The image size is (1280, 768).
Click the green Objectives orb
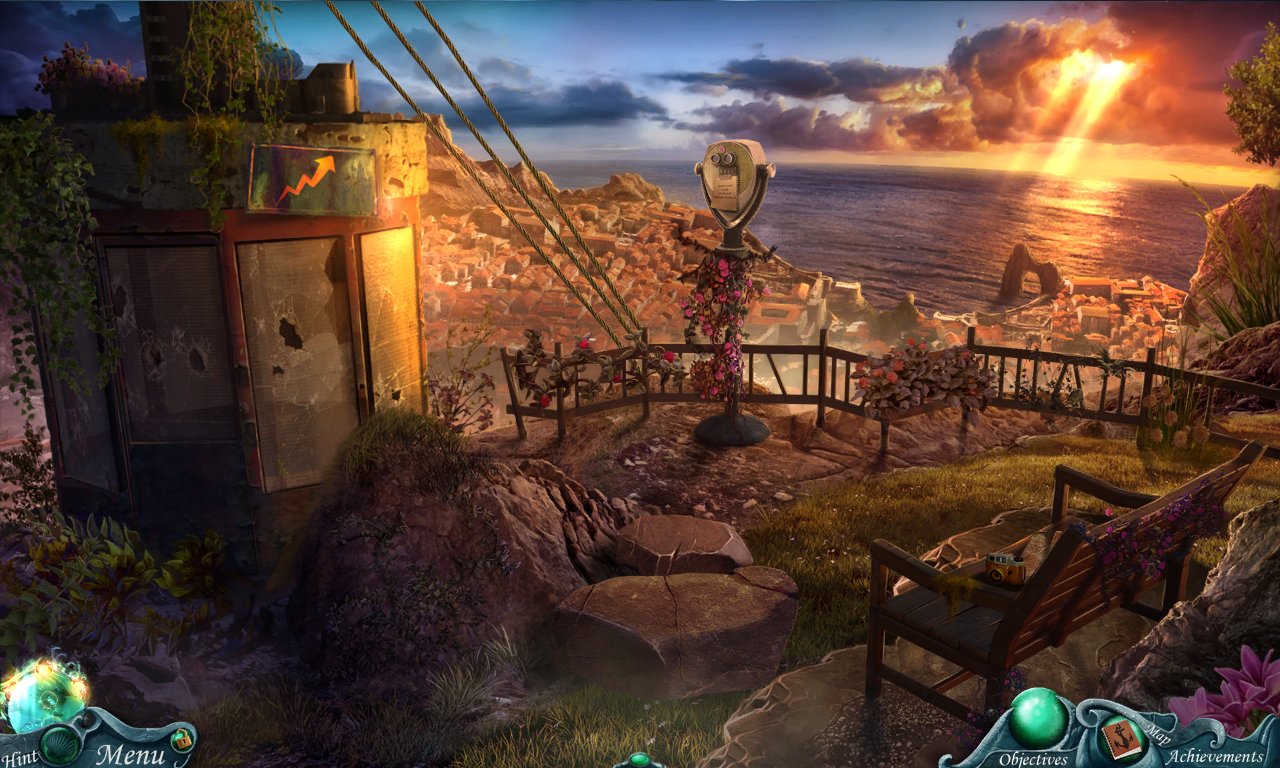coord(1038,718)
